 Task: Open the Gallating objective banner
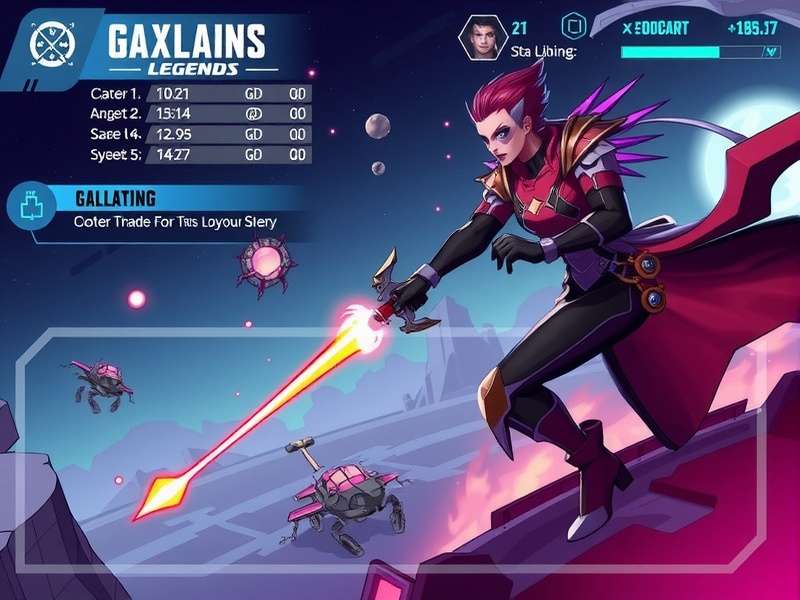(175, 209)
